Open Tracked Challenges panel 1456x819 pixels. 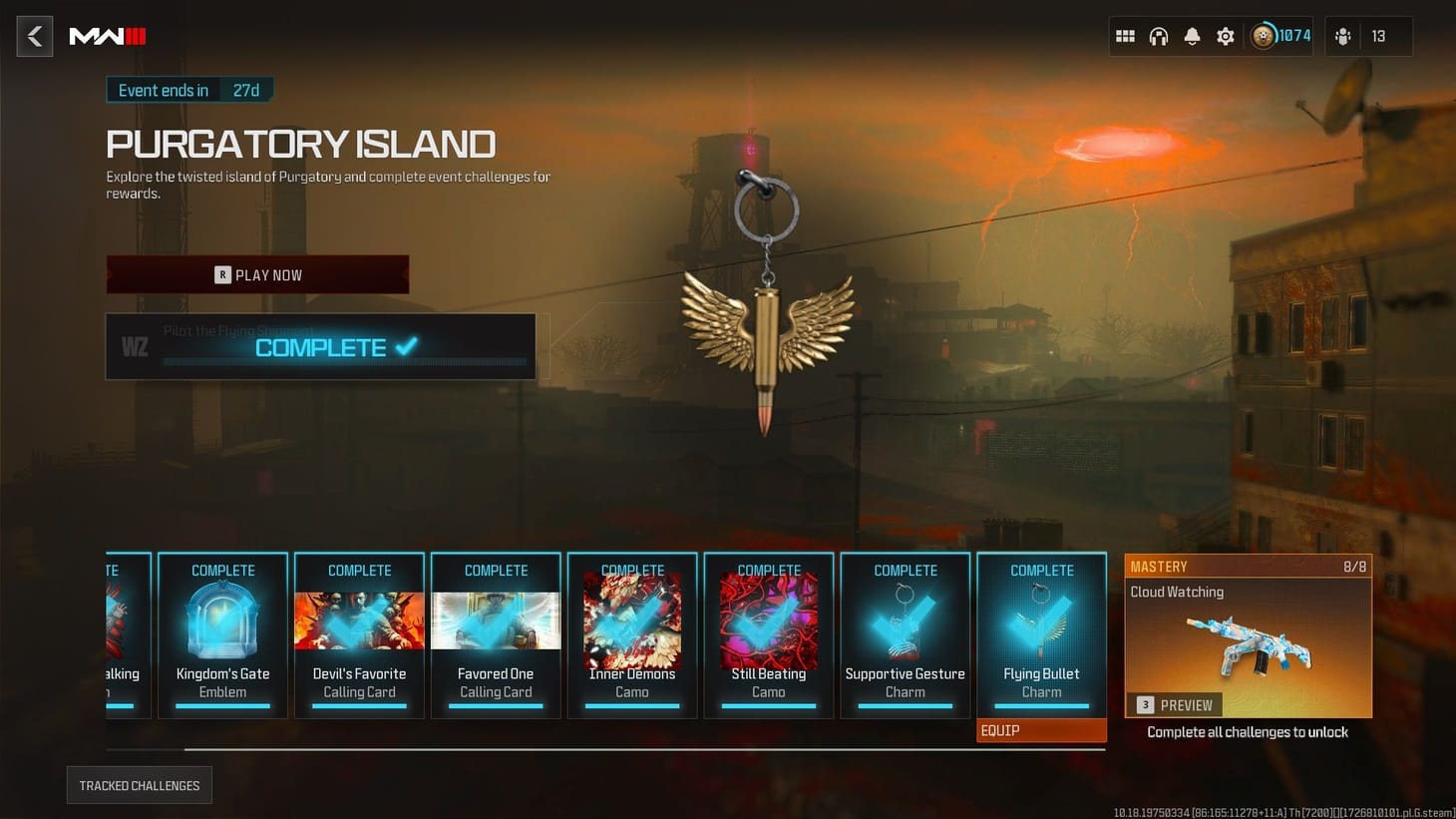point(139,785)
